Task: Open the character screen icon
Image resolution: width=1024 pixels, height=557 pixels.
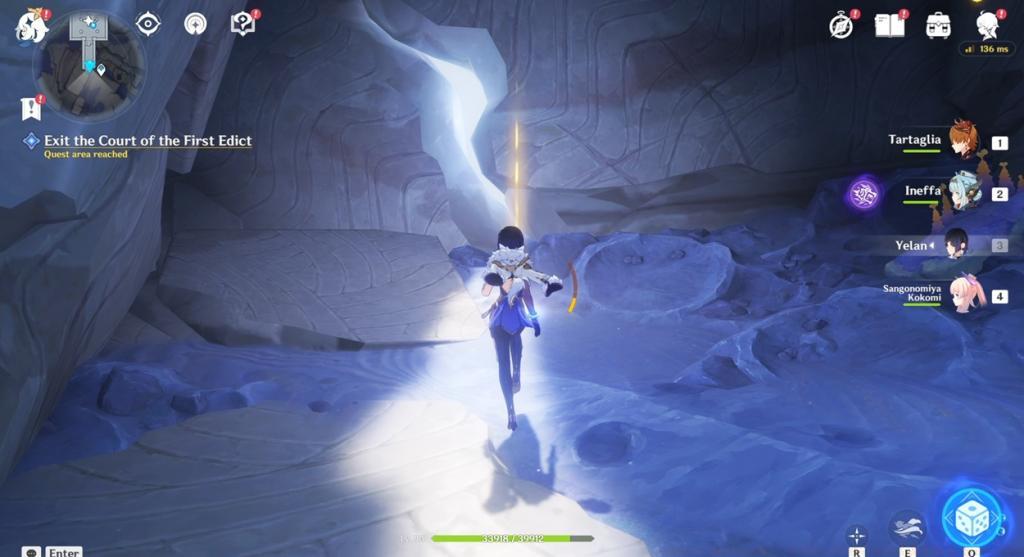Action: (988, 25)
